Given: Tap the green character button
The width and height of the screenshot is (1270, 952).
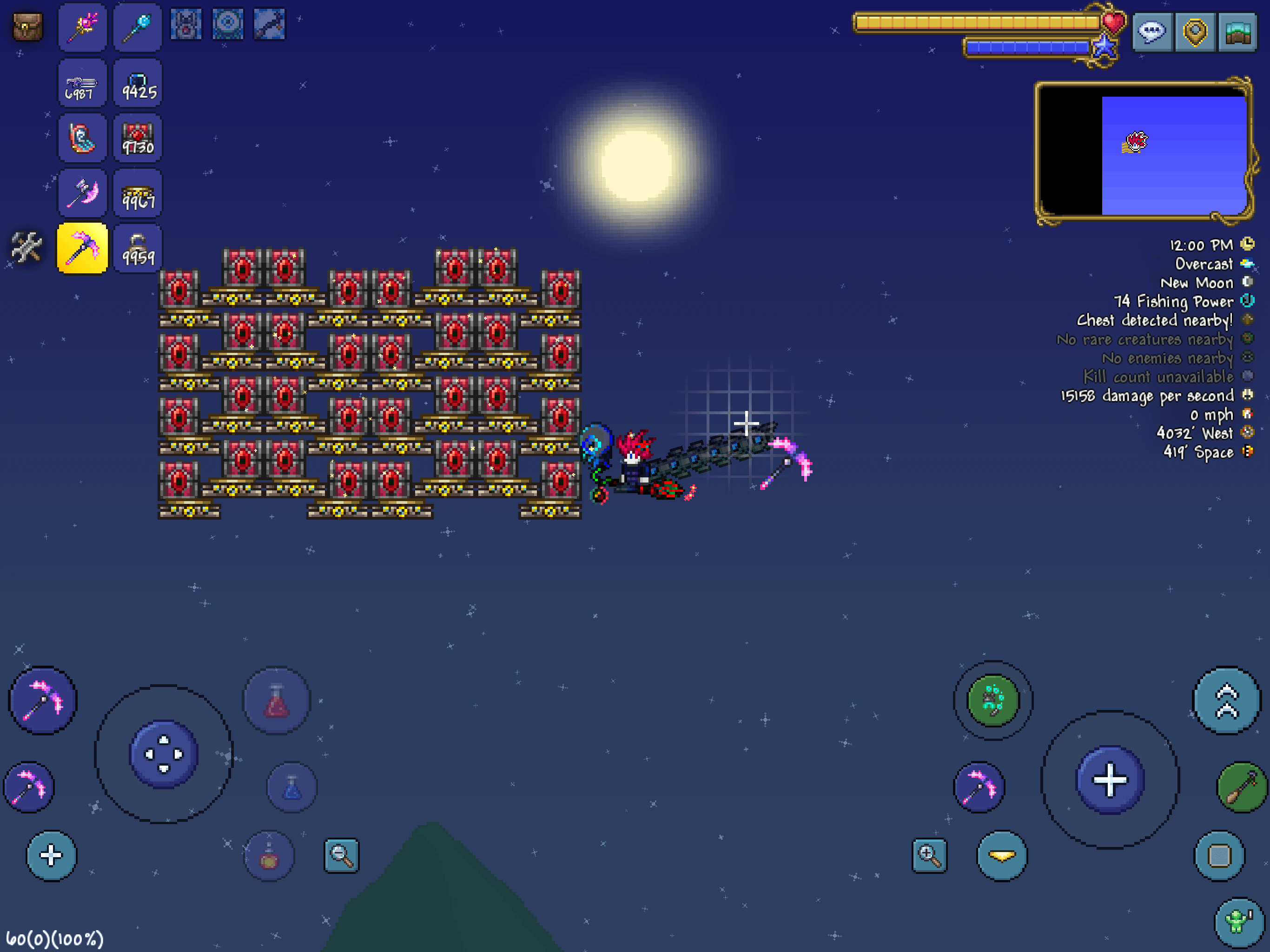Looking at the screenshot, I should click(1238, 922).
